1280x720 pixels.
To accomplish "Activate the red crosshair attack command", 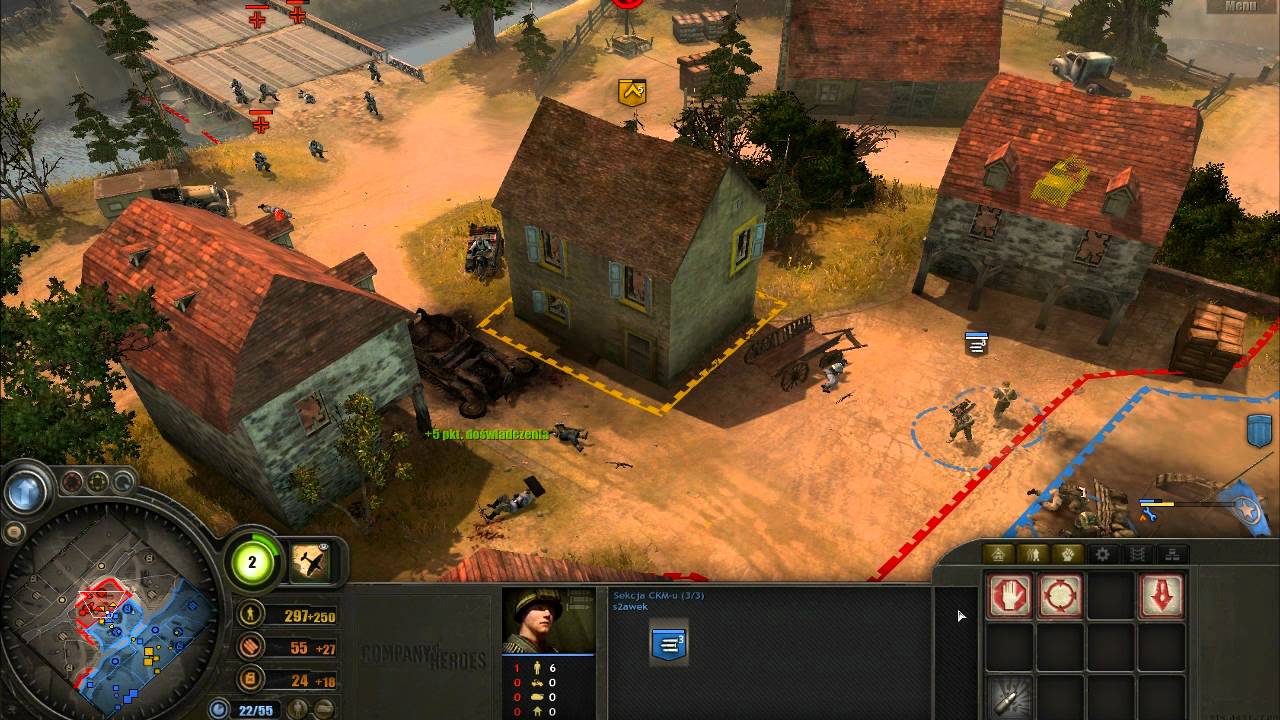I will tap(1060, 597).
